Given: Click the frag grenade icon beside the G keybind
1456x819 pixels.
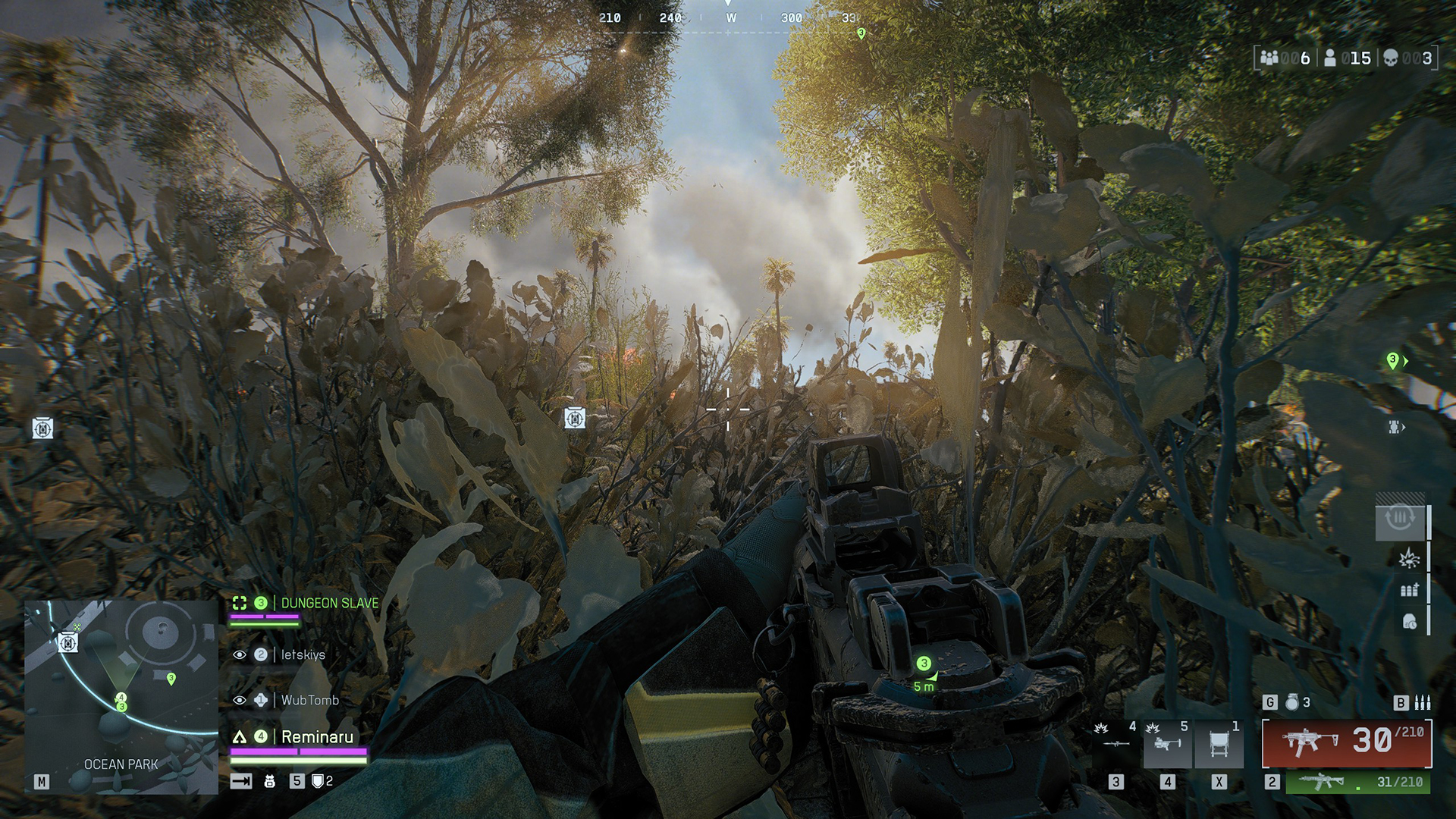Looking at the screenshot, I should pos(1291,703).
